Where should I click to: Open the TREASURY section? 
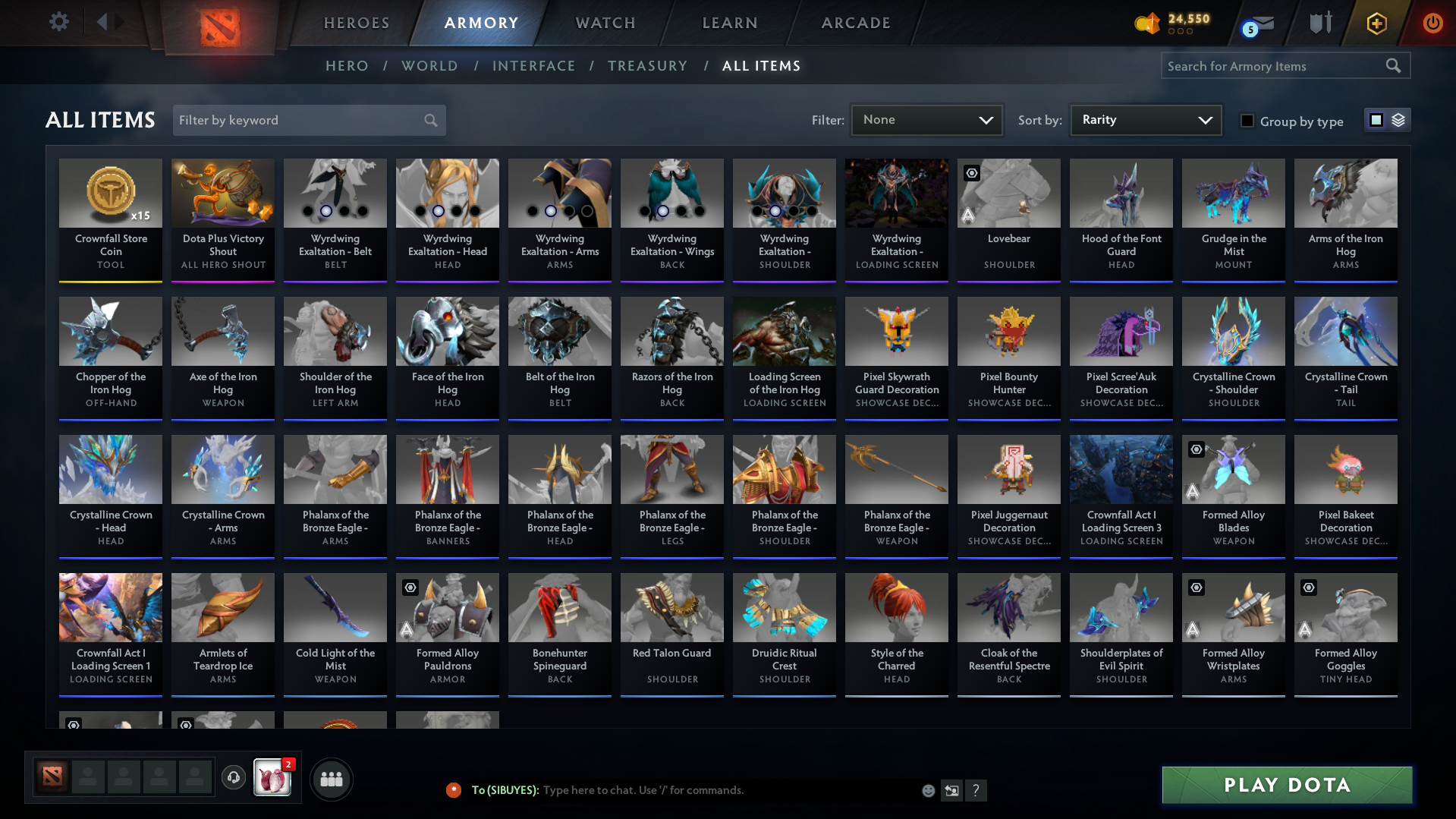[x=647, y=65]
